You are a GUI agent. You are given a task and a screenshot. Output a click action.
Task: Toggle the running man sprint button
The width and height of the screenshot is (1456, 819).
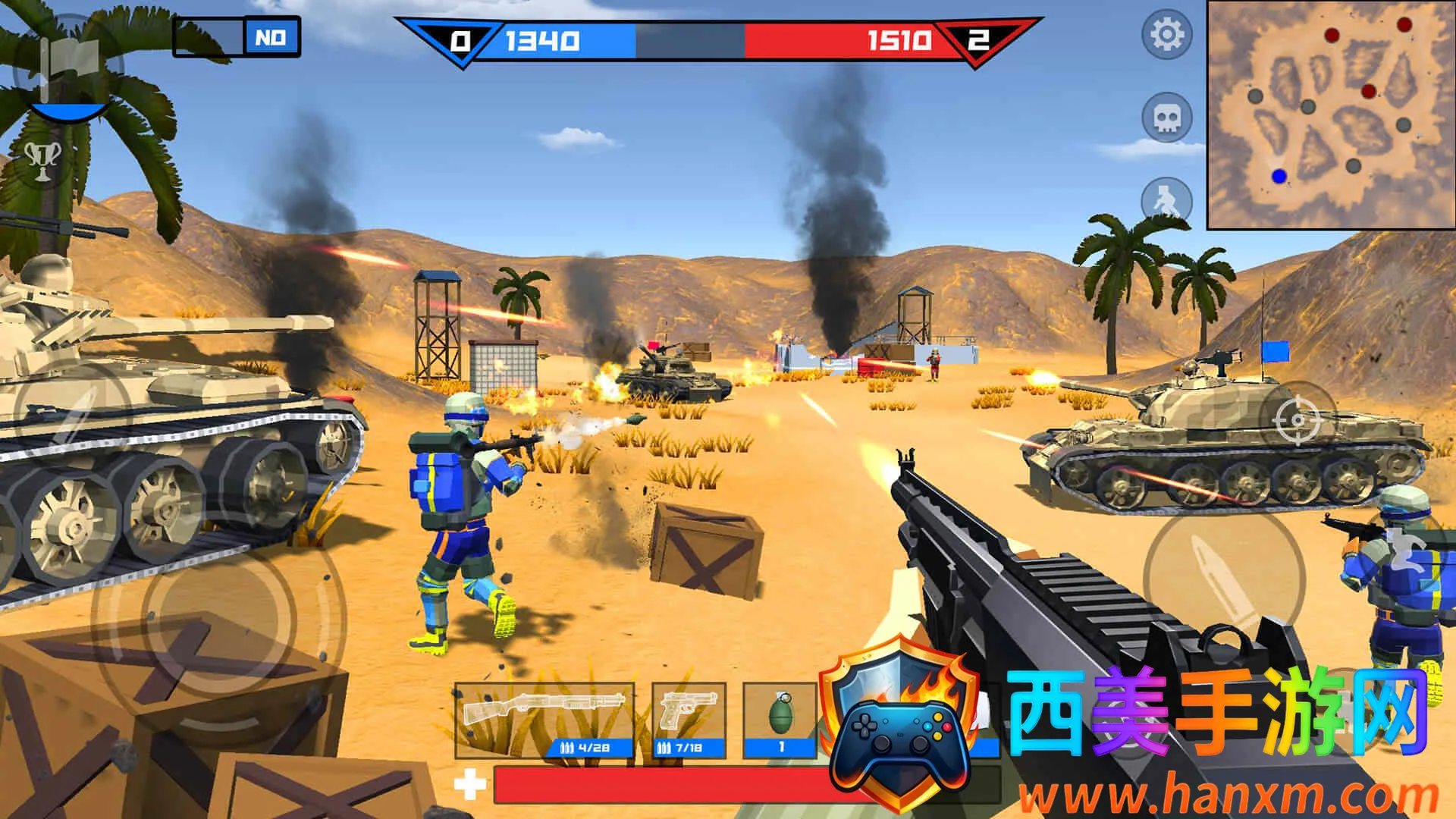[x=1166, y=201]
